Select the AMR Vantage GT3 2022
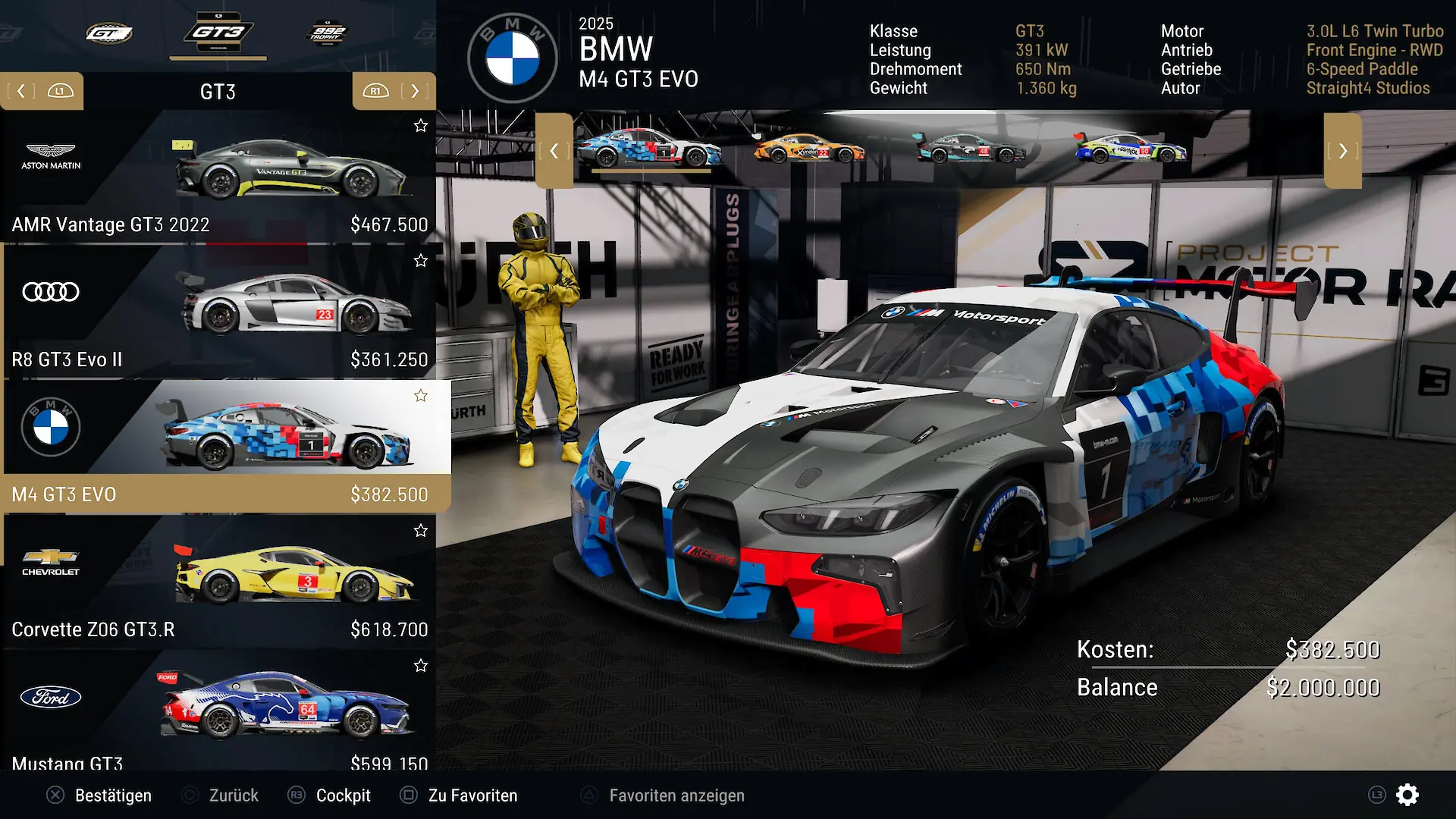1456x819 pixels. coord(218,177)
